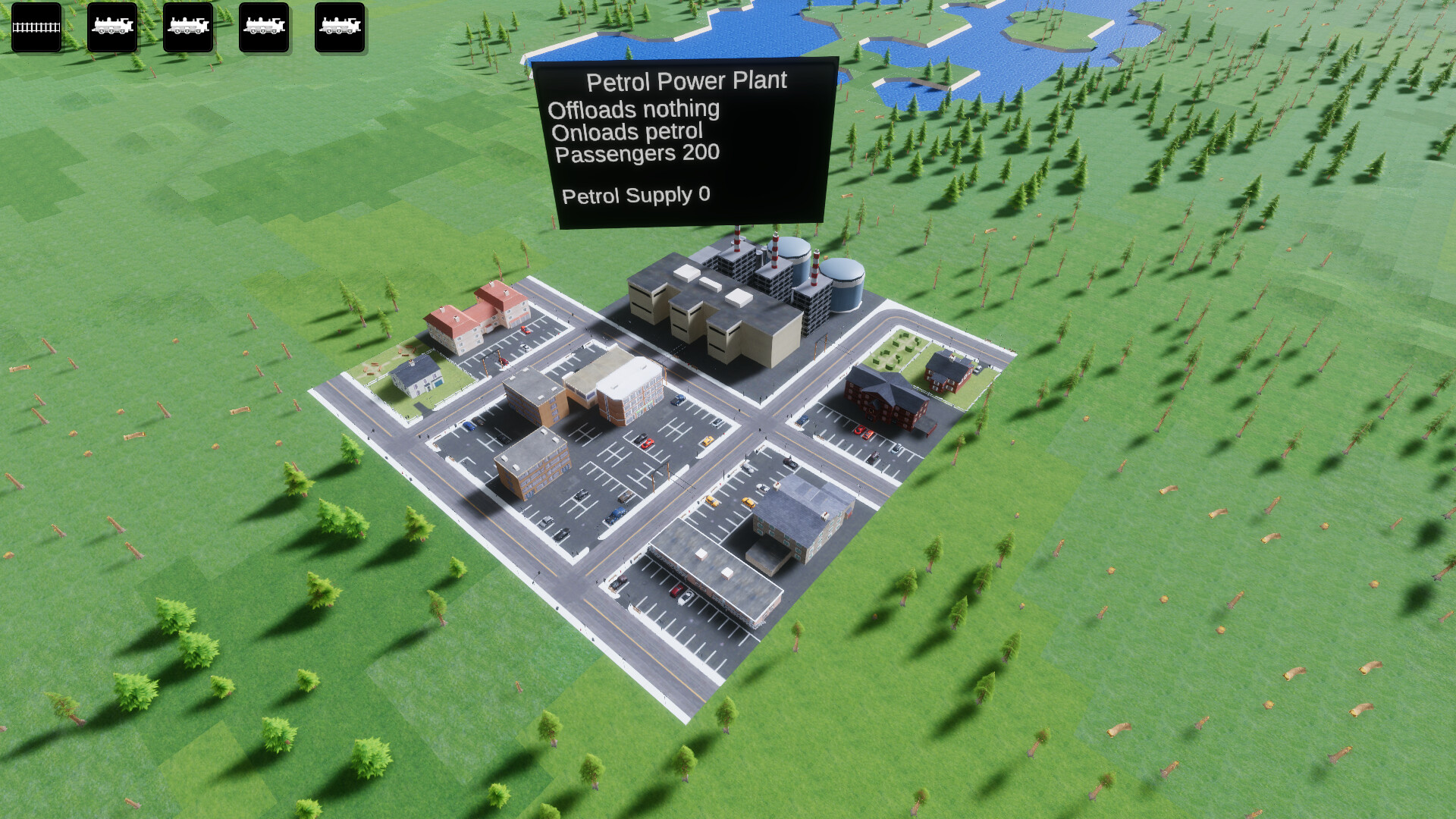
Task: Click the Offloads nothing text
Action: [634, 108]
